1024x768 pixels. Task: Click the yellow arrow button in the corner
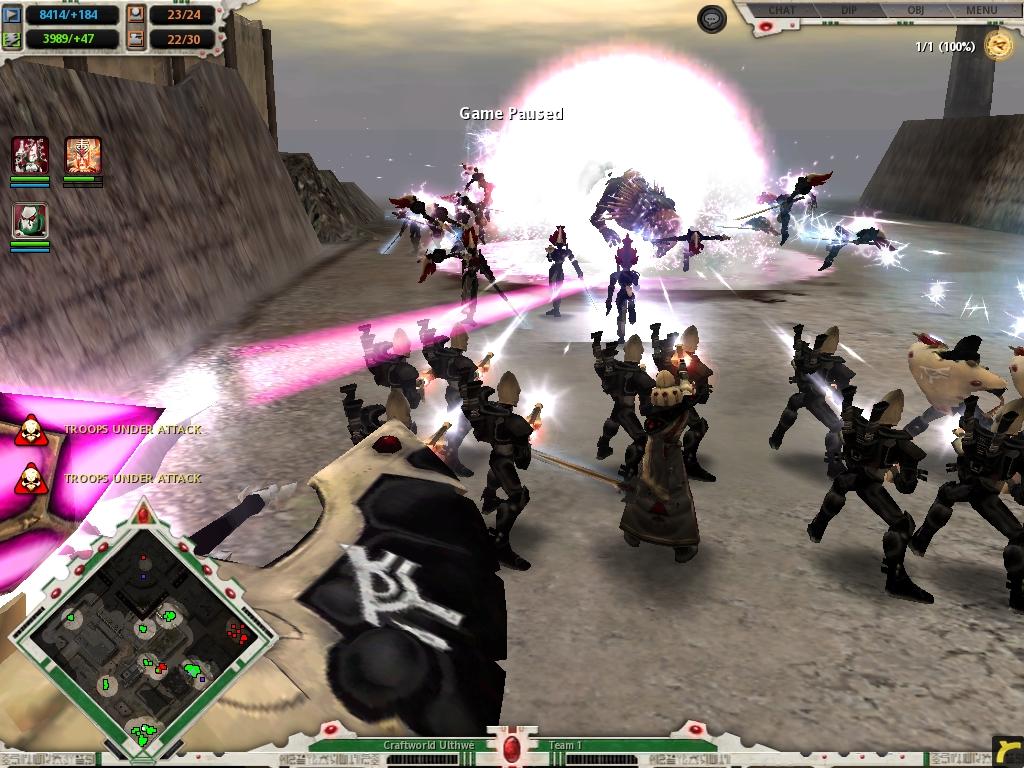1008,750
